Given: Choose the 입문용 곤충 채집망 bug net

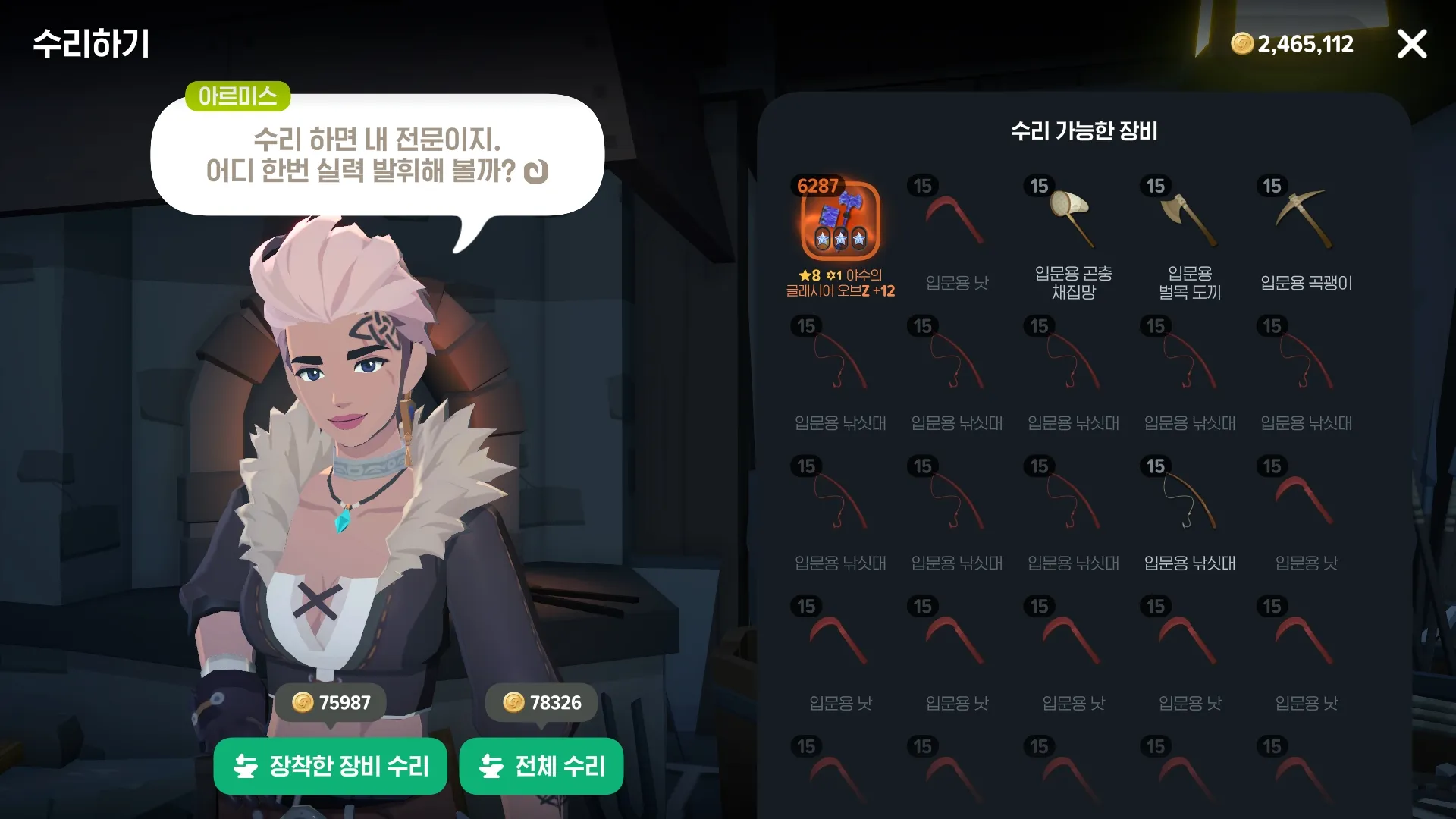Looking at the screenshot, I should (x=1072, y=220).
